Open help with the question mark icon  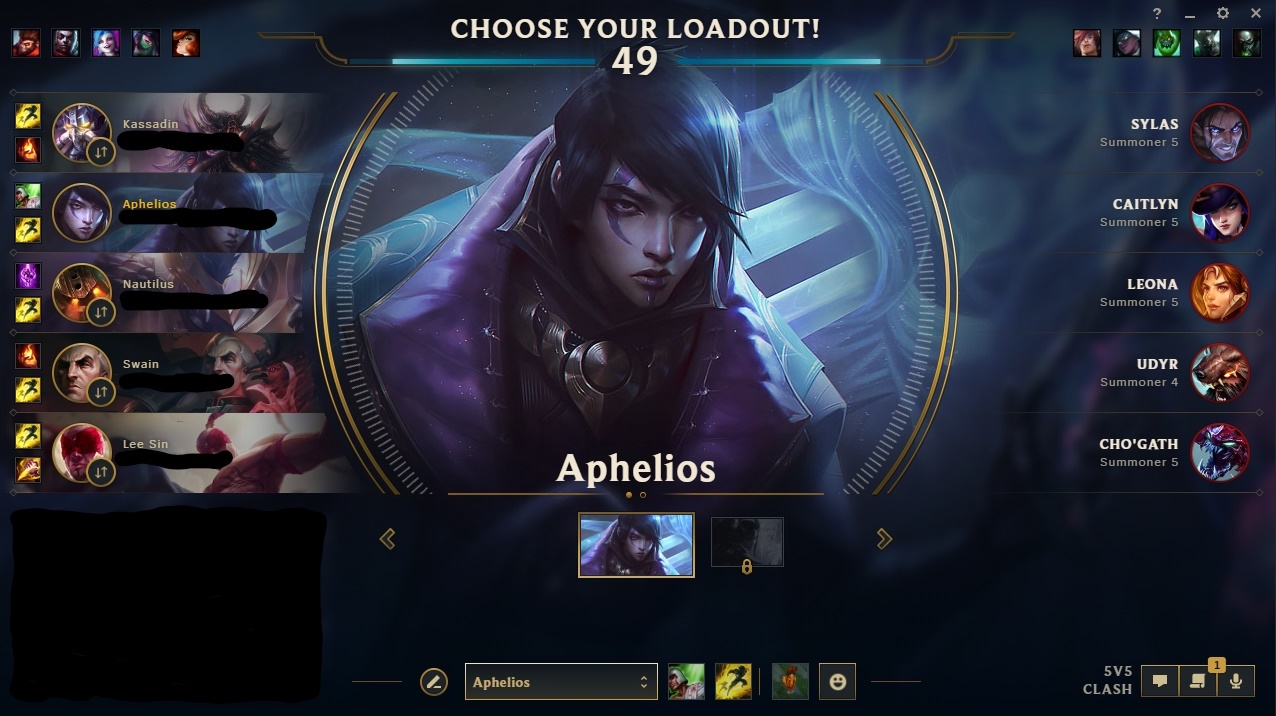coord(1157,14)
